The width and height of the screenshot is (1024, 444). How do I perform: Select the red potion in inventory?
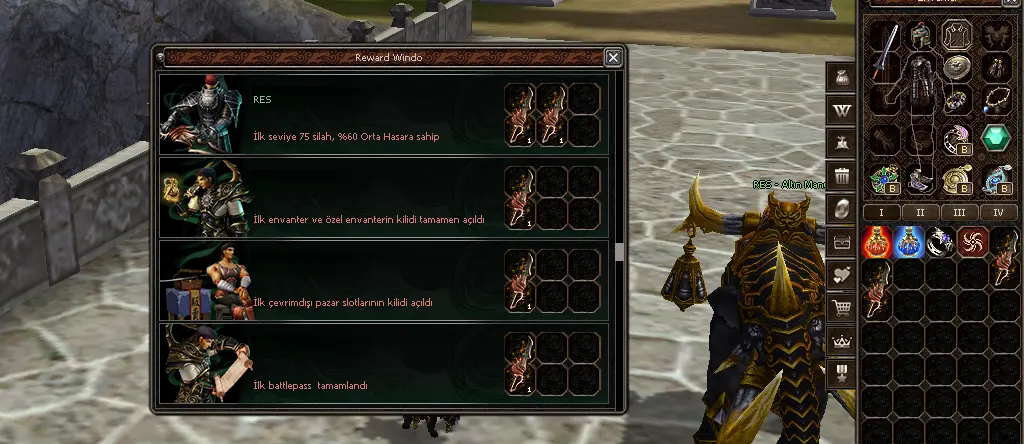877,241
